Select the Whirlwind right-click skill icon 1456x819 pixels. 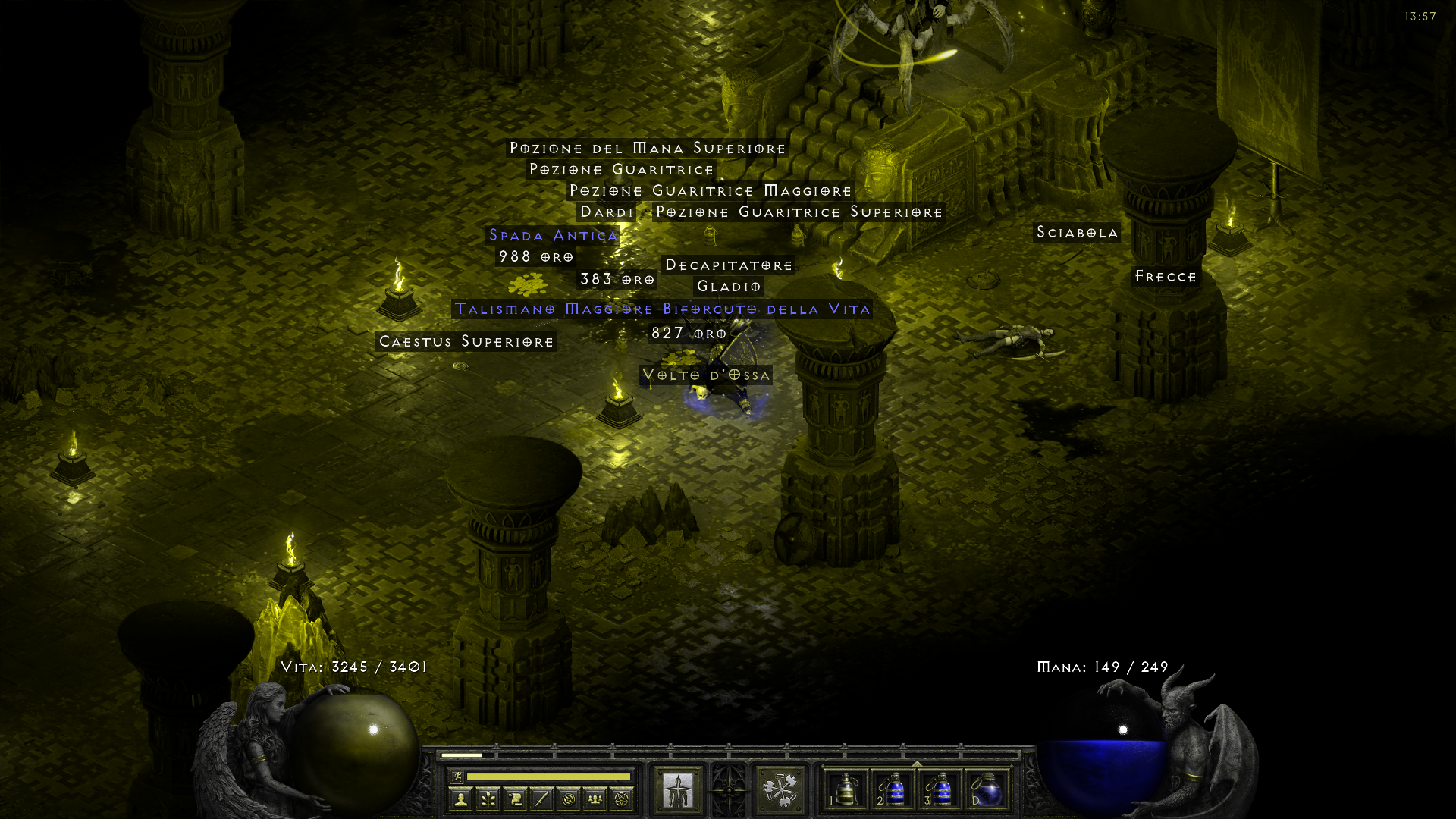tap(779, 789)
